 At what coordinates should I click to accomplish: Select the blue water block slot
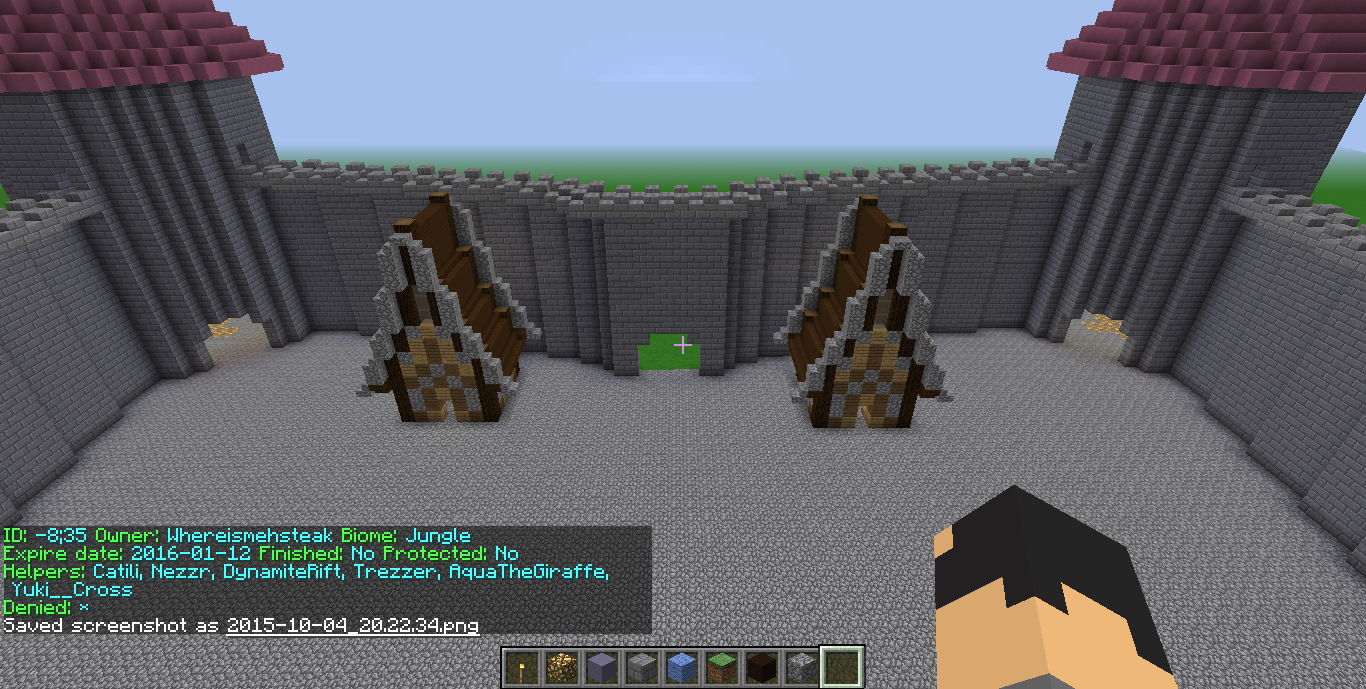[x=681, y=667]
